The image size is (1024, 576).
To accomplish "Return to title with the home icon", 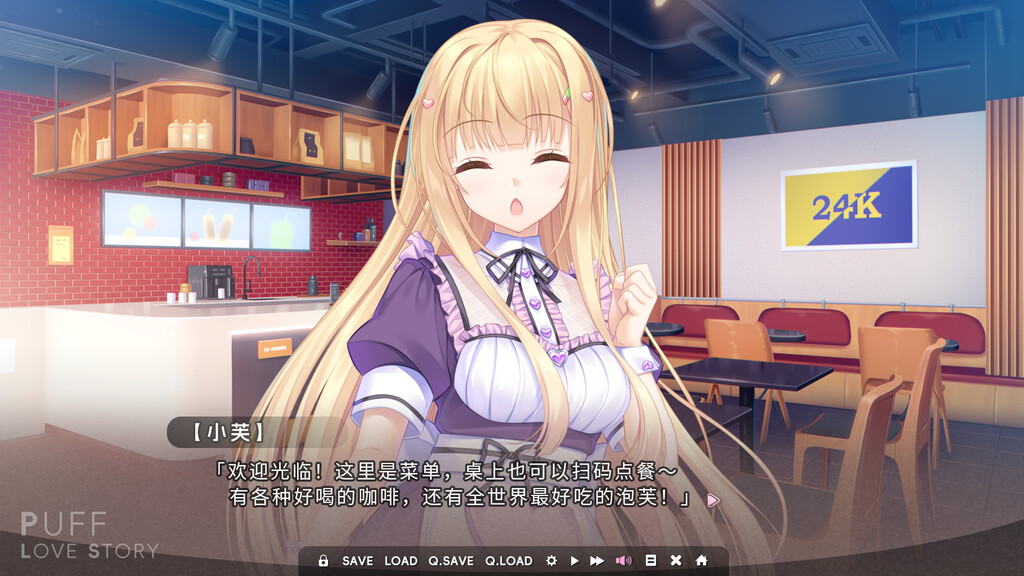I will tap(701, 561).
